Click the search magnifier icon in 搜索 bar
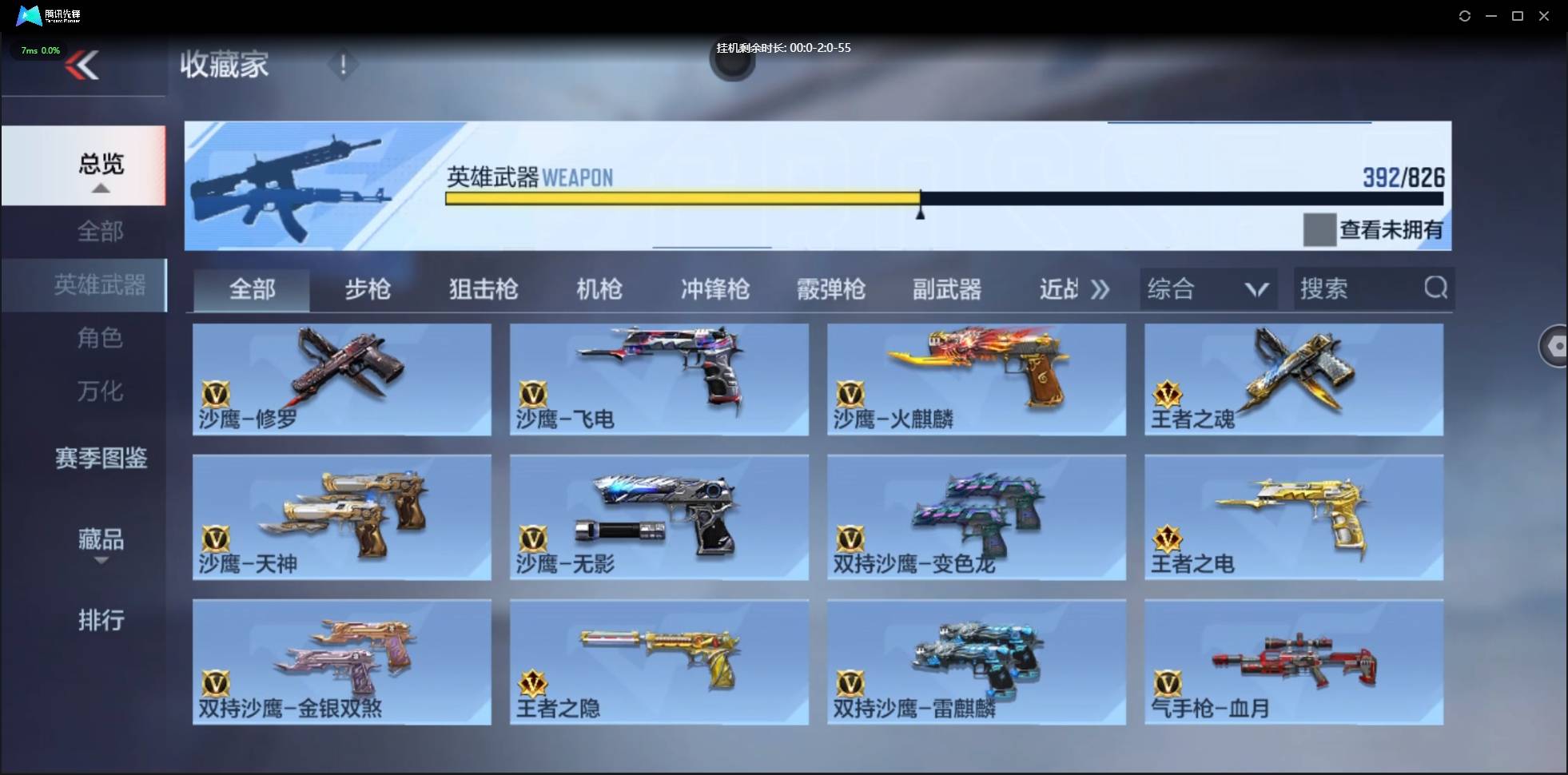The width and height of the screenshot is (1568, 775). (x=1436, y=288)
